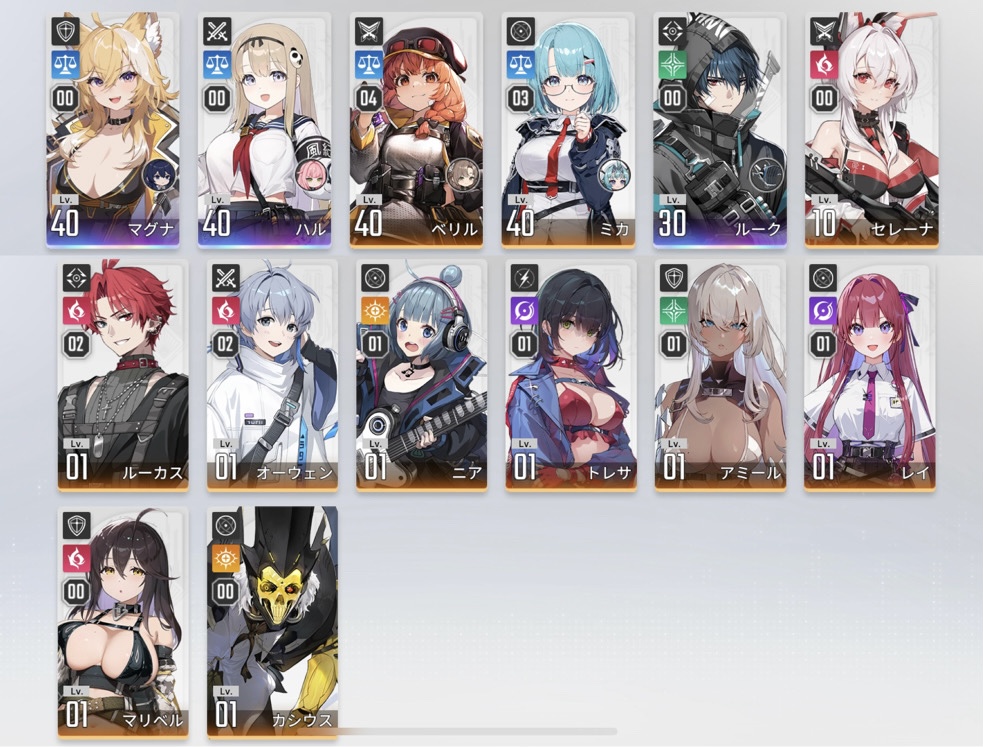The height and width of the screenshot is (747, 983).
Task: Pick the ミカ character card
Action: click(567, 130)
